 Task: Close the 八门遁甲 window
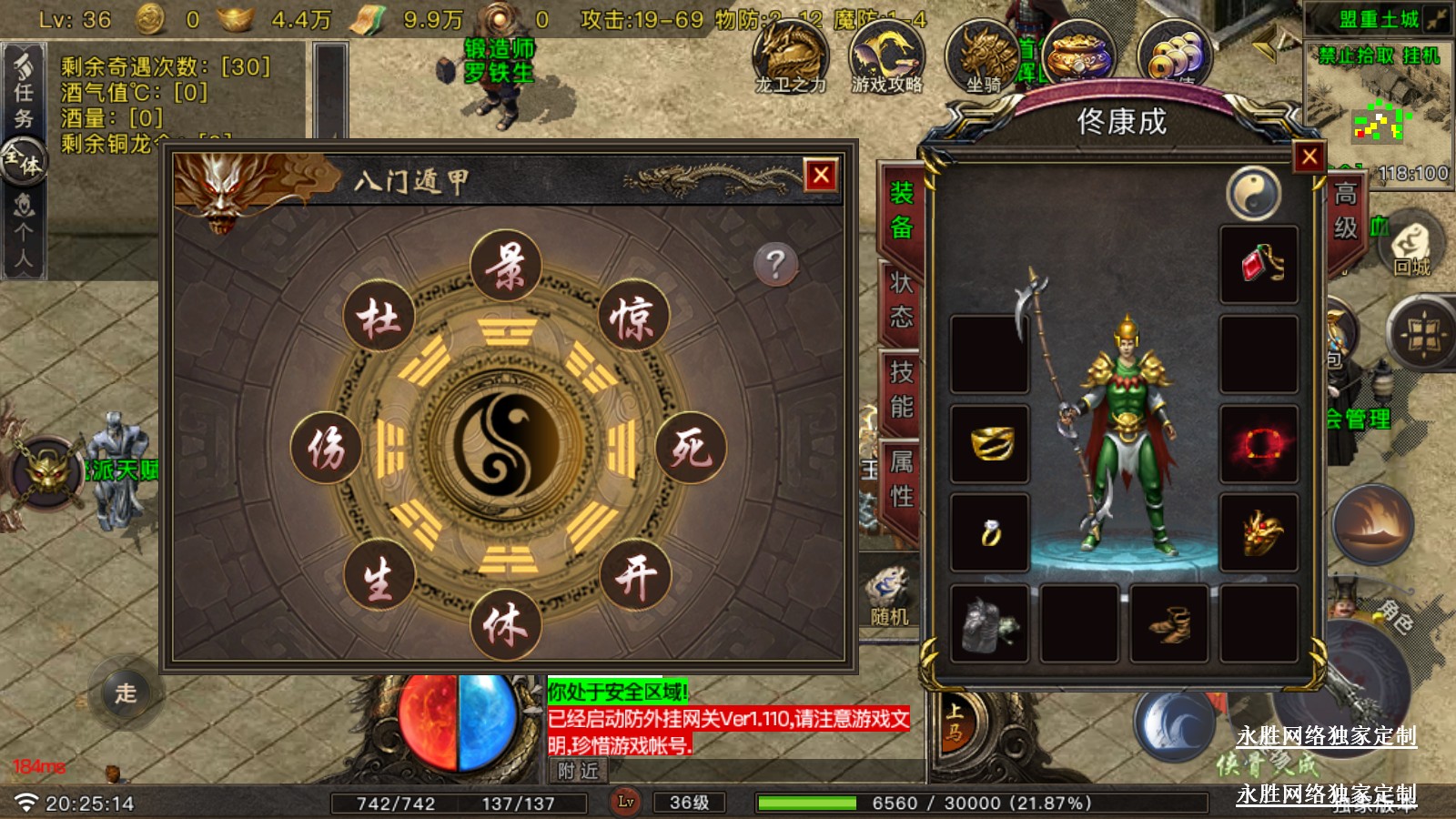(821, 175)
